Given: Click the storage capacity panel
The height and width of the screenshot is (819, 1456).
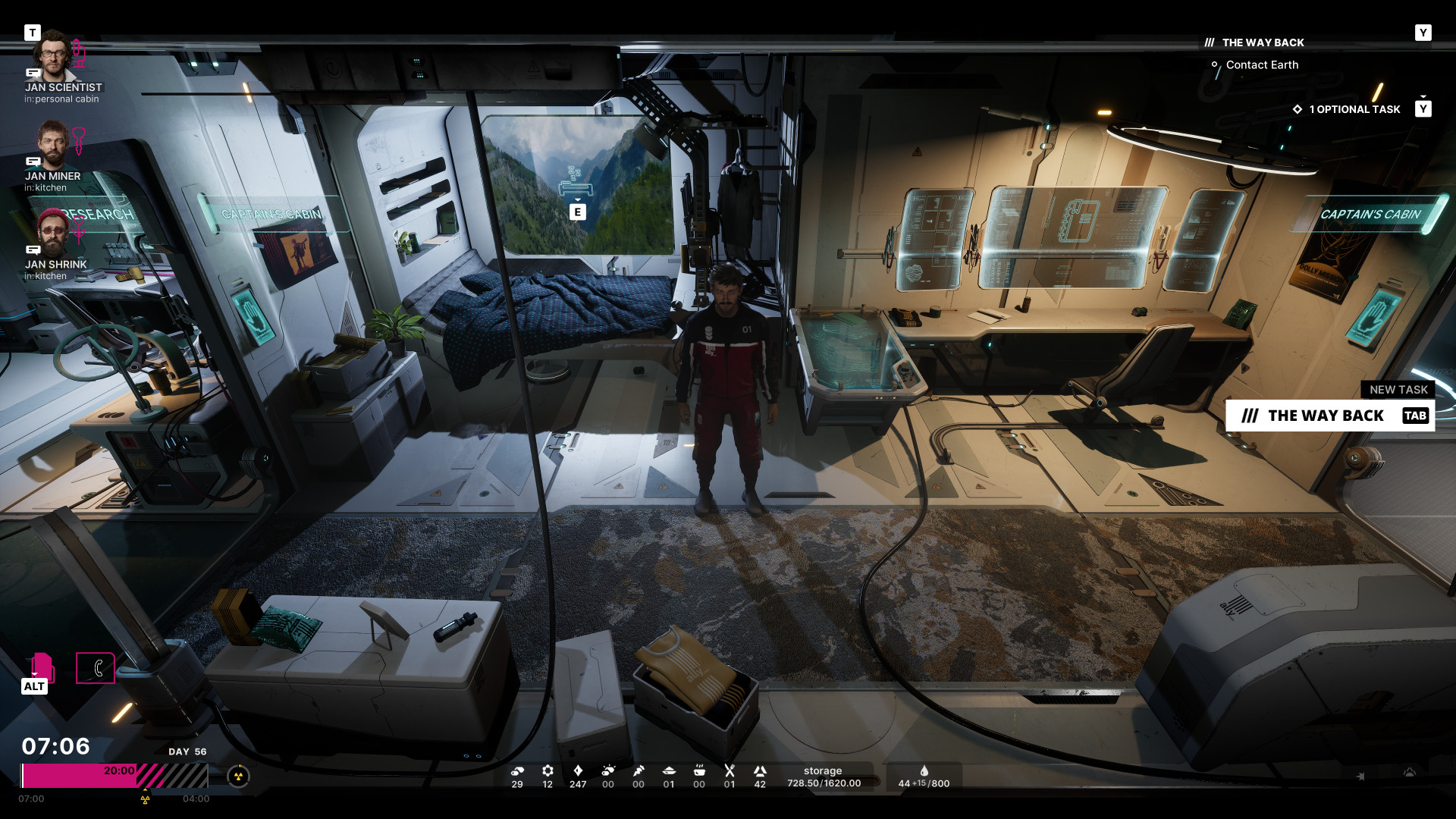Looking at the screenshot, I should click(x=824, y=777).
